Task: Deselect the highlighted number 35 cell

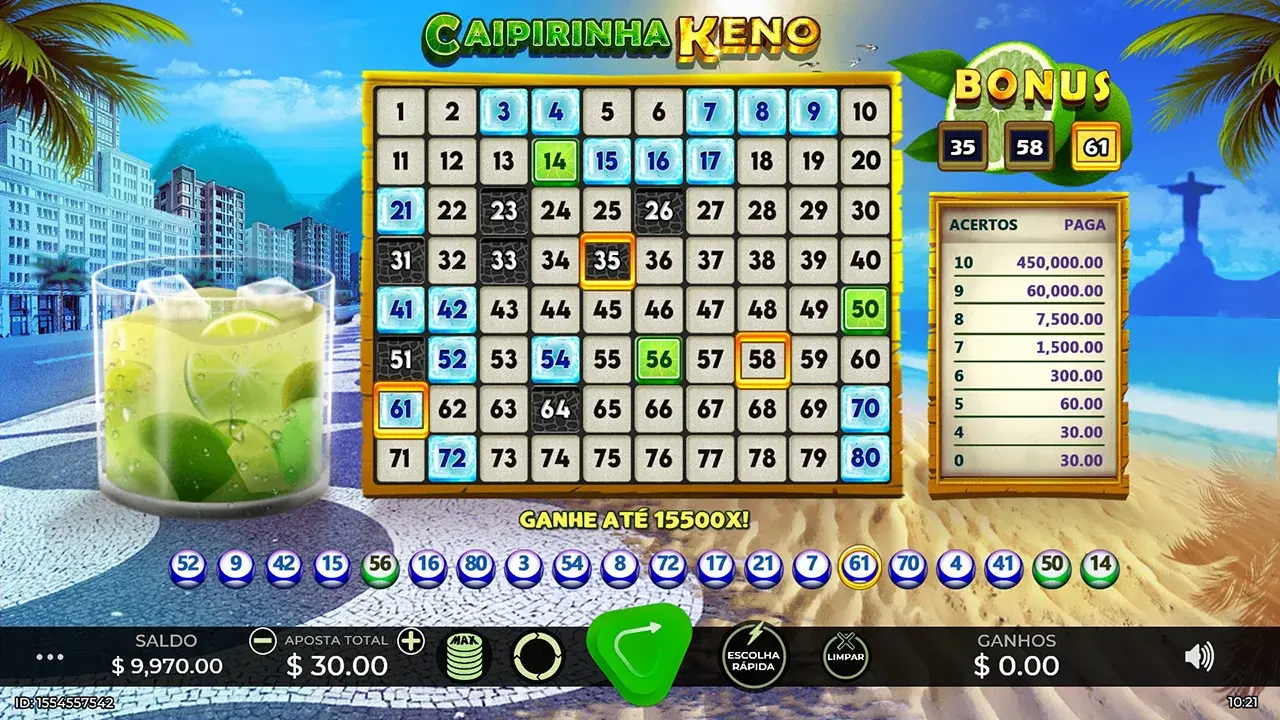Action: [x=606, y=260]
